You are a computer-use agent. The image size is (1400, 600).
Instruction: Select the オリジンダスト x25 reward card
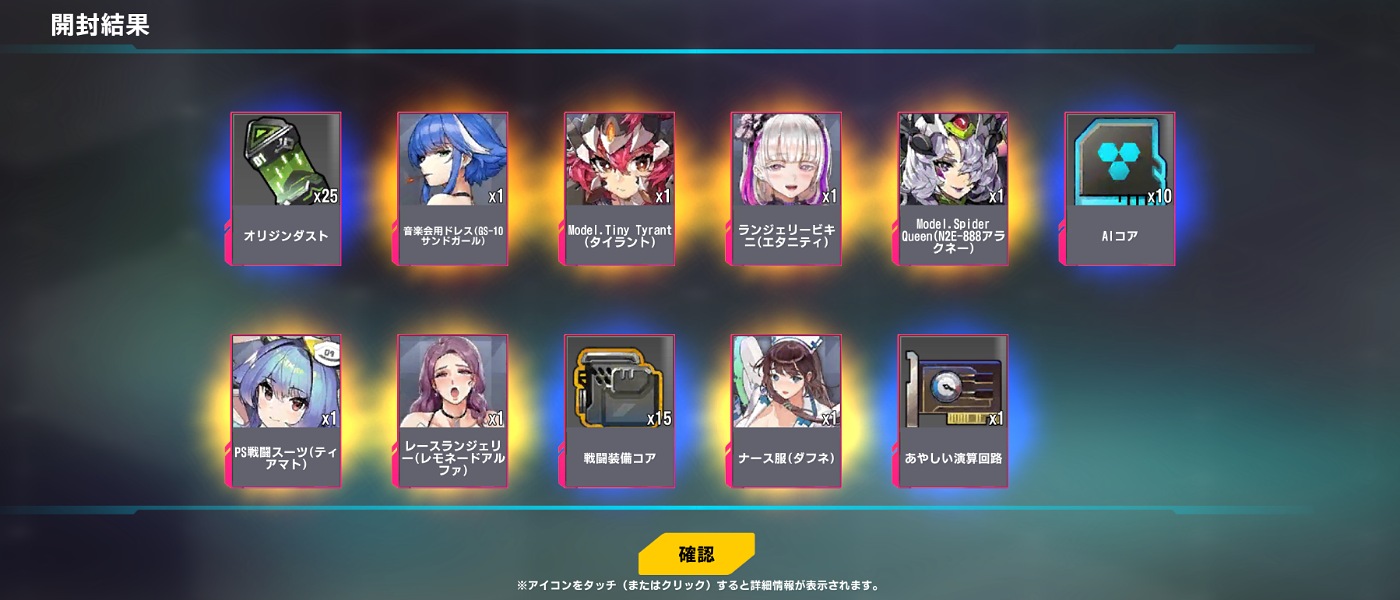tap(286, 188)
